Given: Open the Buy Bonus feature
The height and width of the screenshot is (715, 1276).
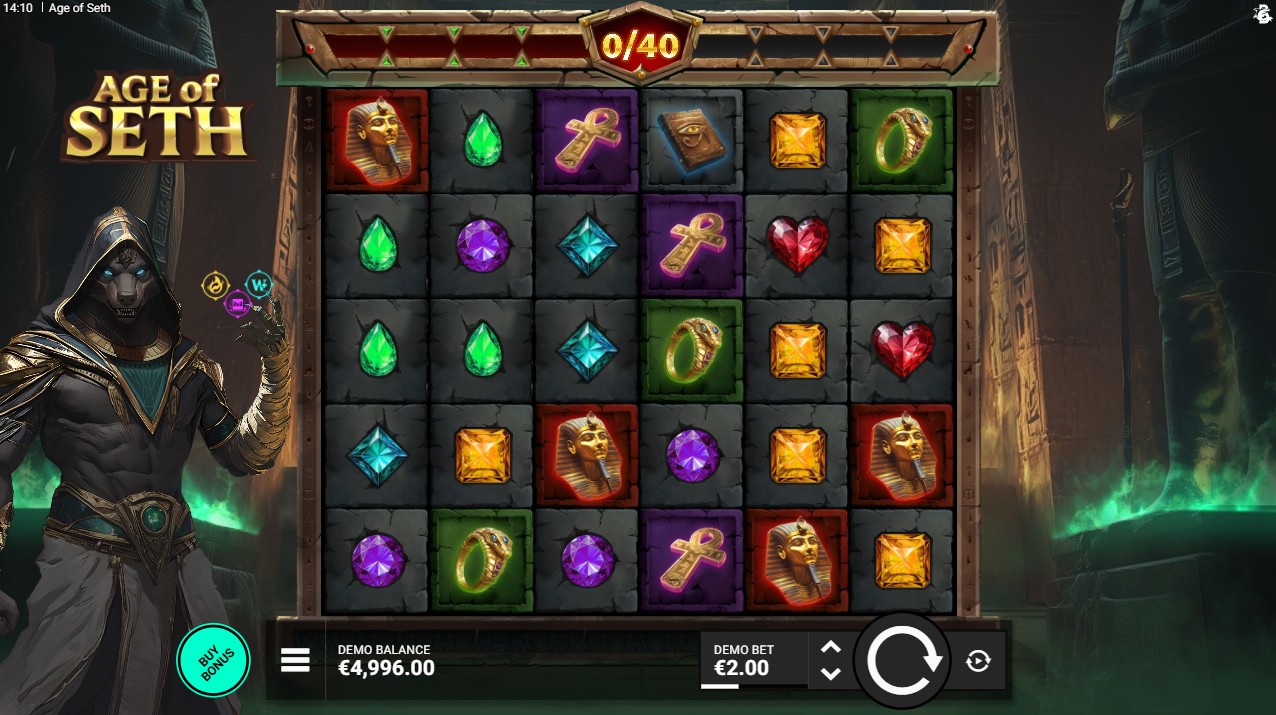Looking at the screenshot, I should point(214,660).
